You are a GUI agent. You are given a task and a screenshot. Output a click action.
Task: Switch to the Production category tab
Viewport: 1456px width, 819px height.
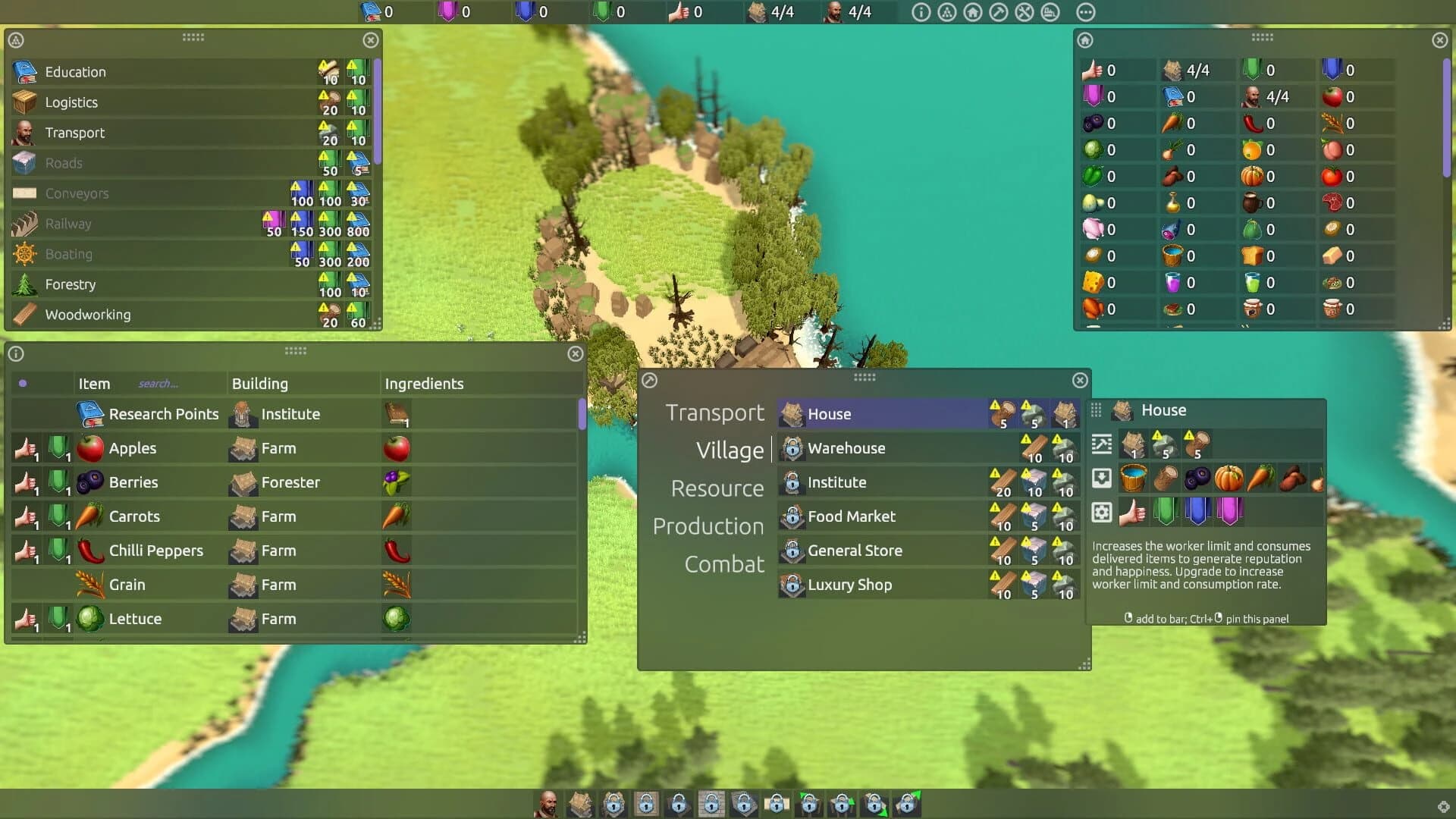pyautogui.click(x=708, y=526)
